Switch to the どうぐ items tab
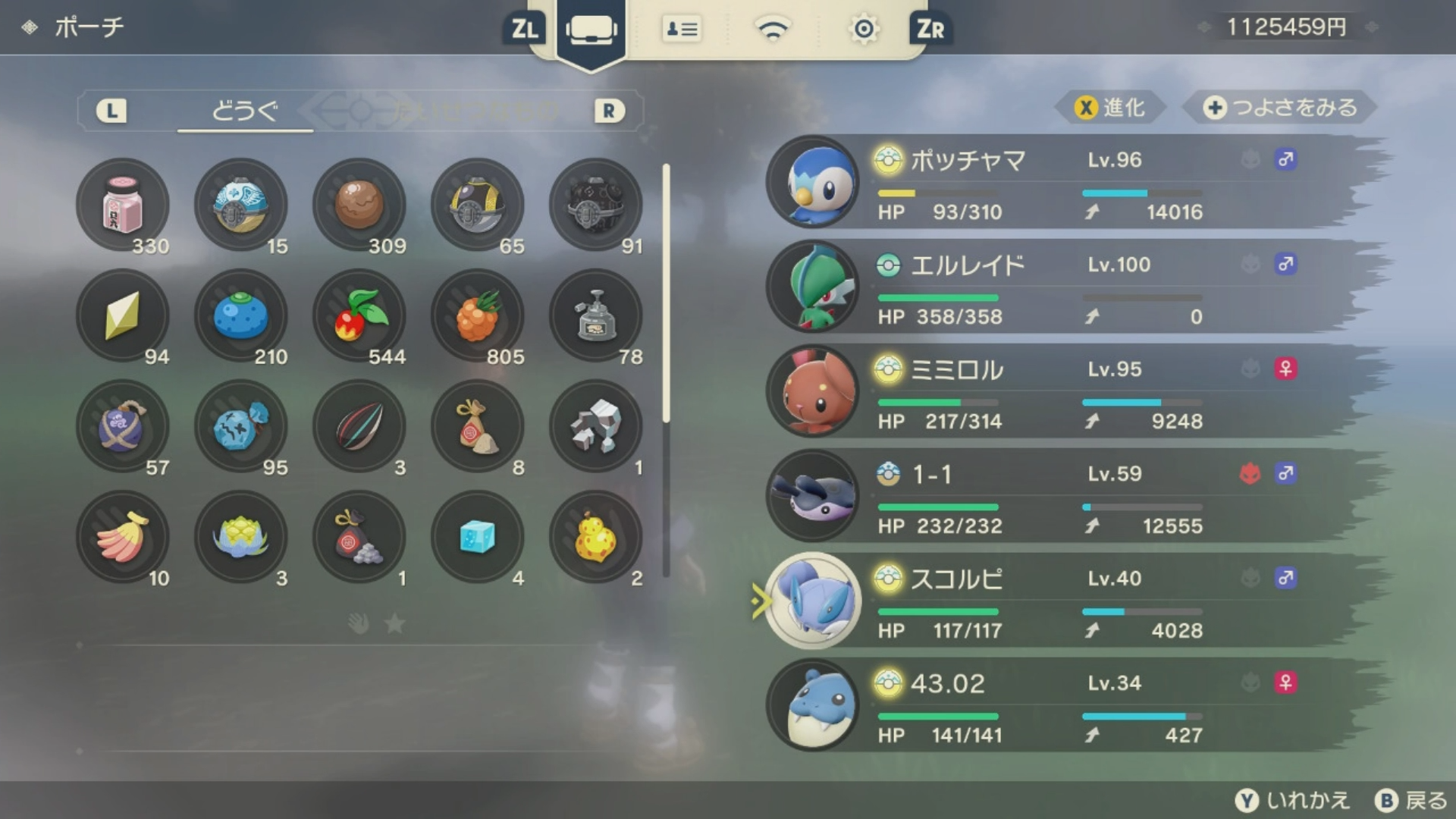Image resolution: width=1456 pixels, height=819 pixels. pyautogui.click(x=244, y=111)
